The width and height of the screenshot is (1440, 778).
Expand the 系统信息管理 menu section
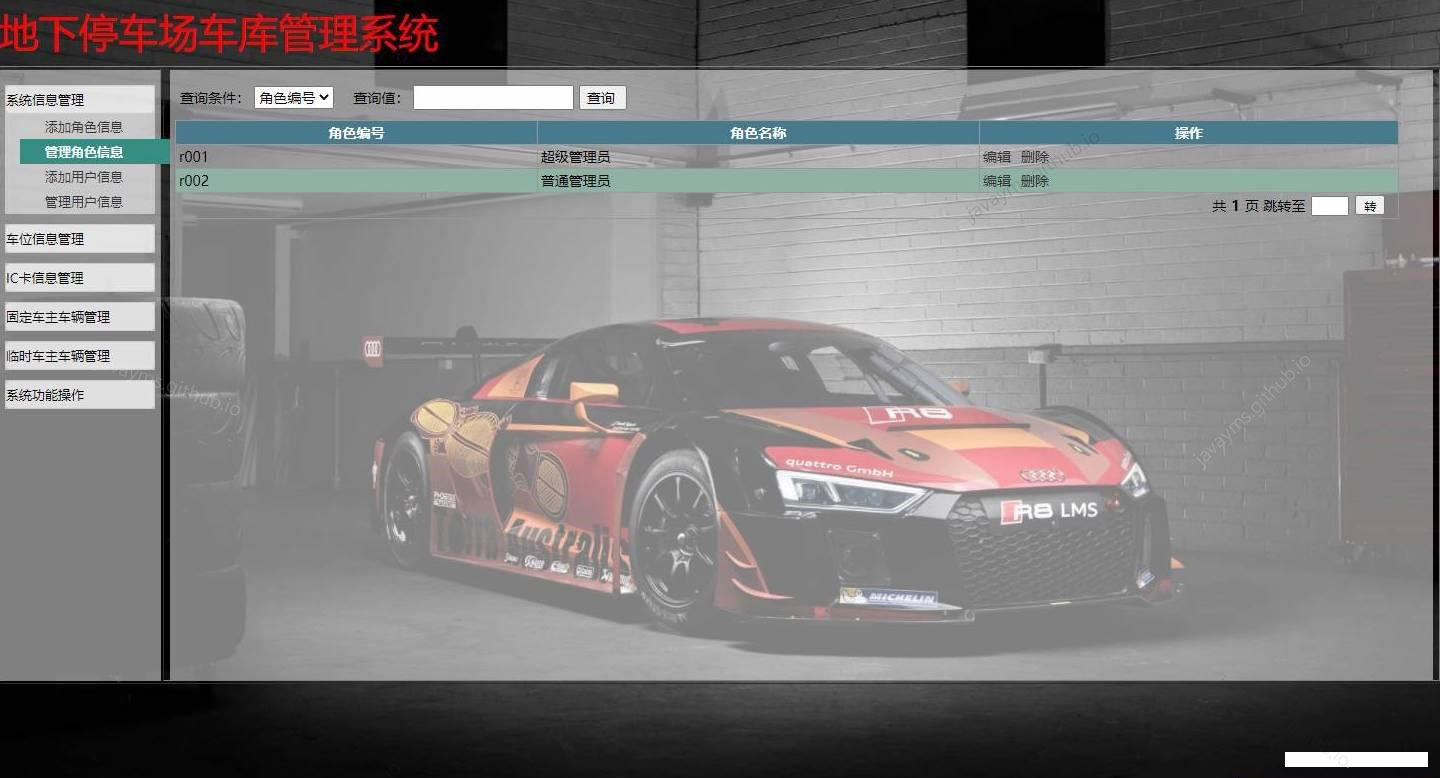pyautogui.click(x=79, y=100)
